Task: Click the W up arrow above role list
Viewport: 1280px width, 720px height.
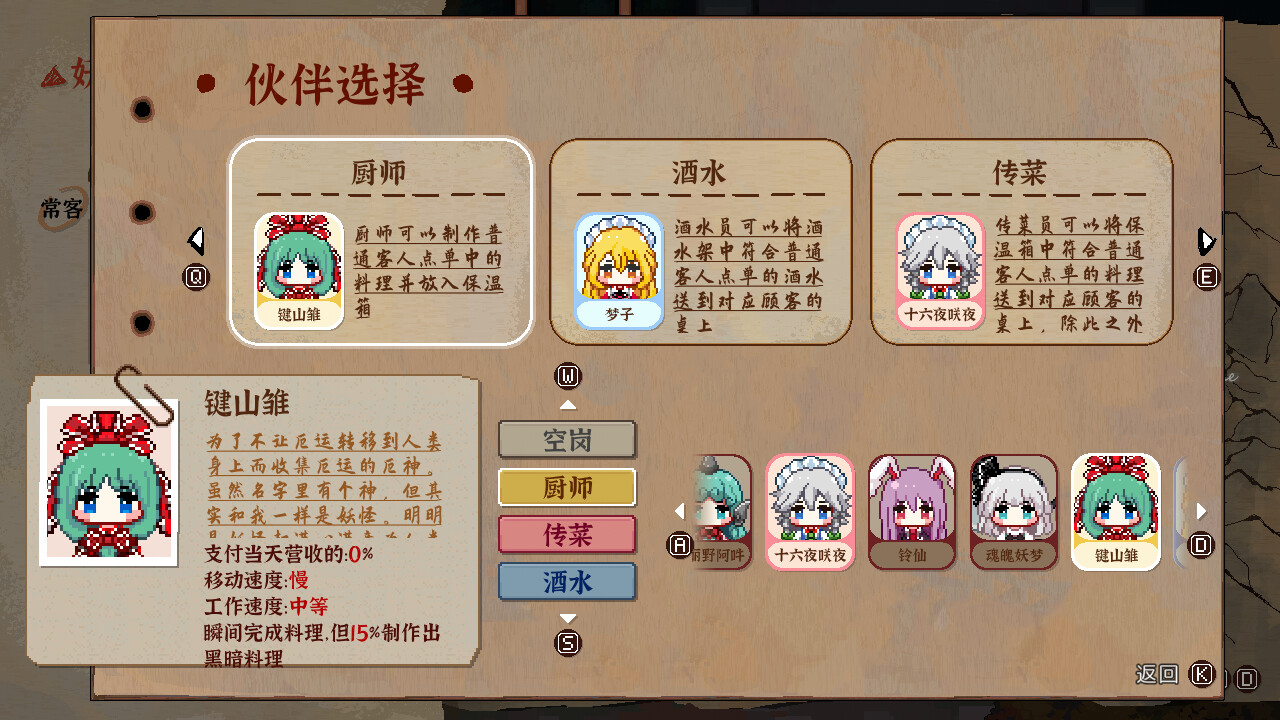Action: click(x=568, y=404)
